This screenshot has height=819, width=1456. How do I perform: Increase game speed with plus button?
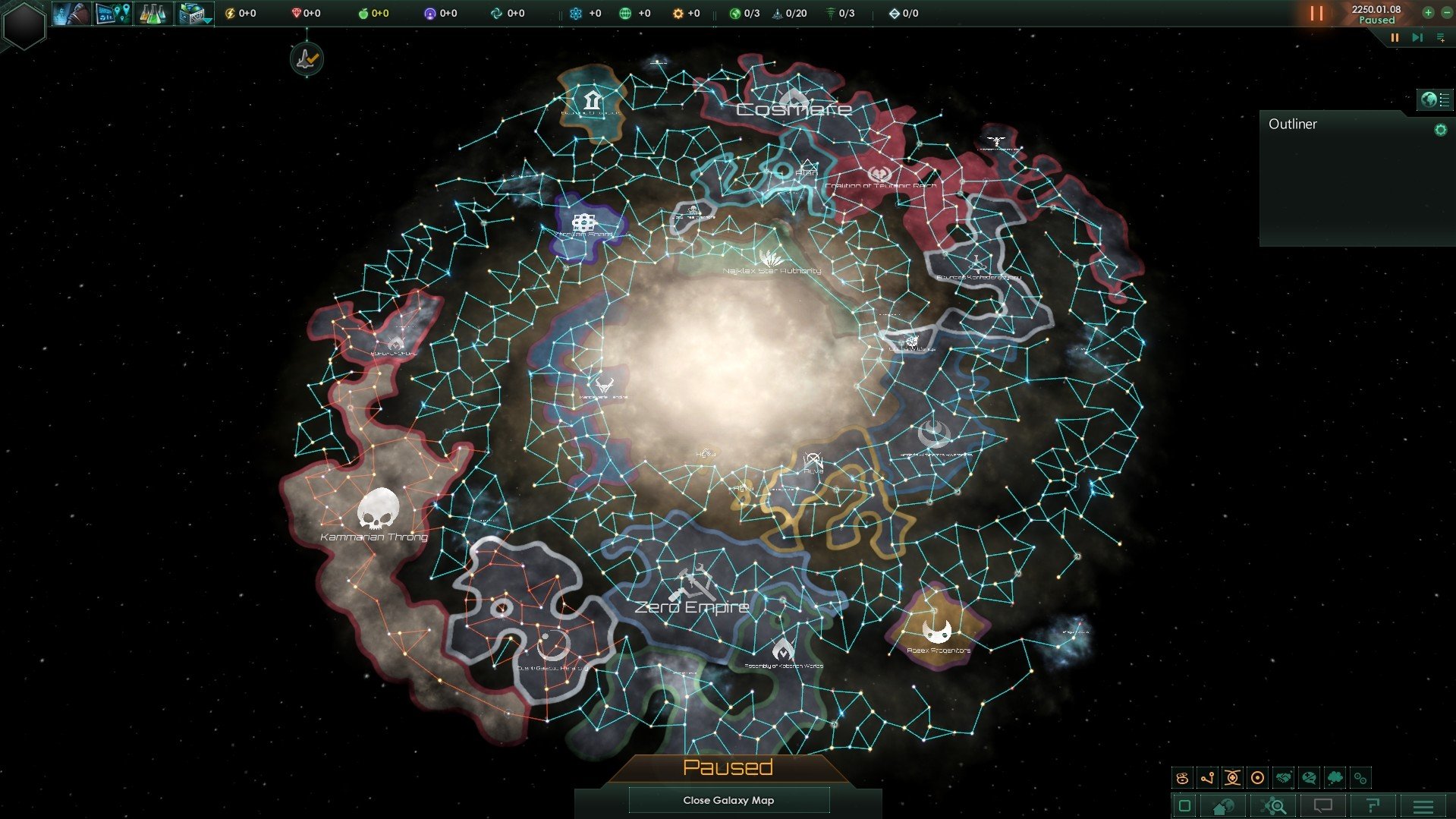tap(1428, 13)
